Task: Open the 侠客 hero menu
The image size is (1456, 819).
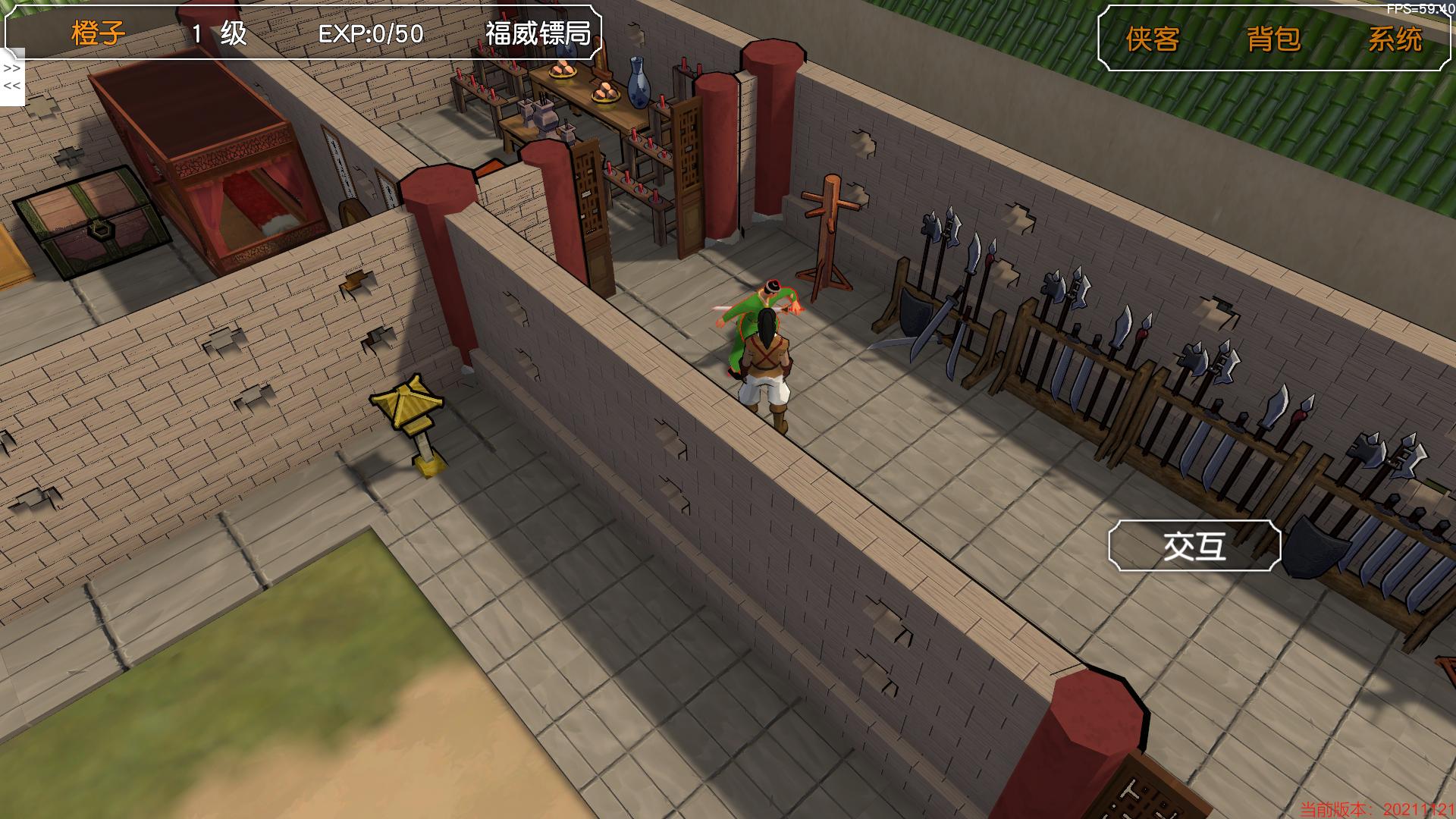Action: [x=1152, y=39]
